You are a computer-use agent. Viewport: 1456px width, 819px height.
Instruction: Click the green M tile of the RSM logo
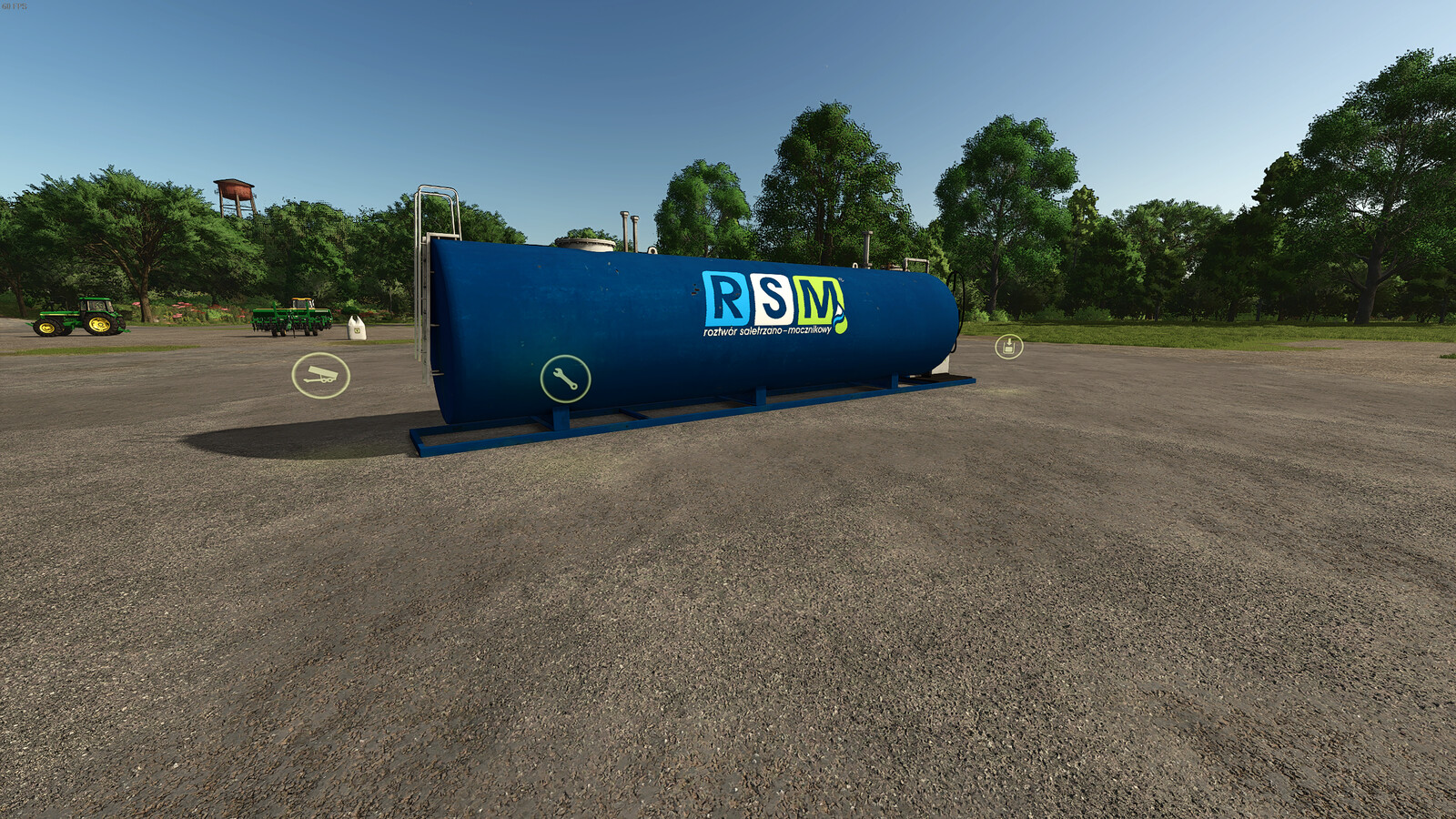[816, 298]
